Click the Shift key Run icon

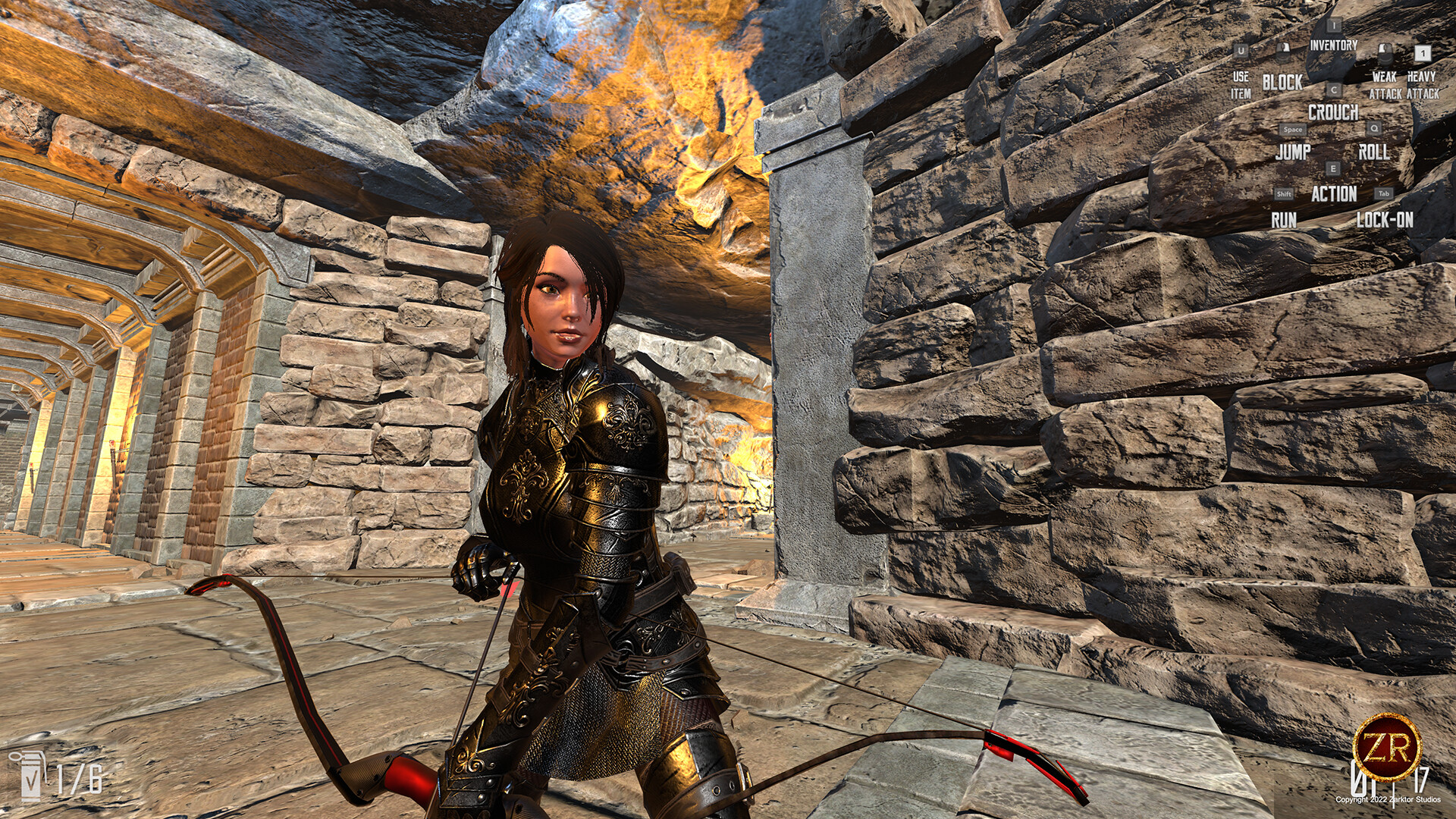click(1284, 193)
